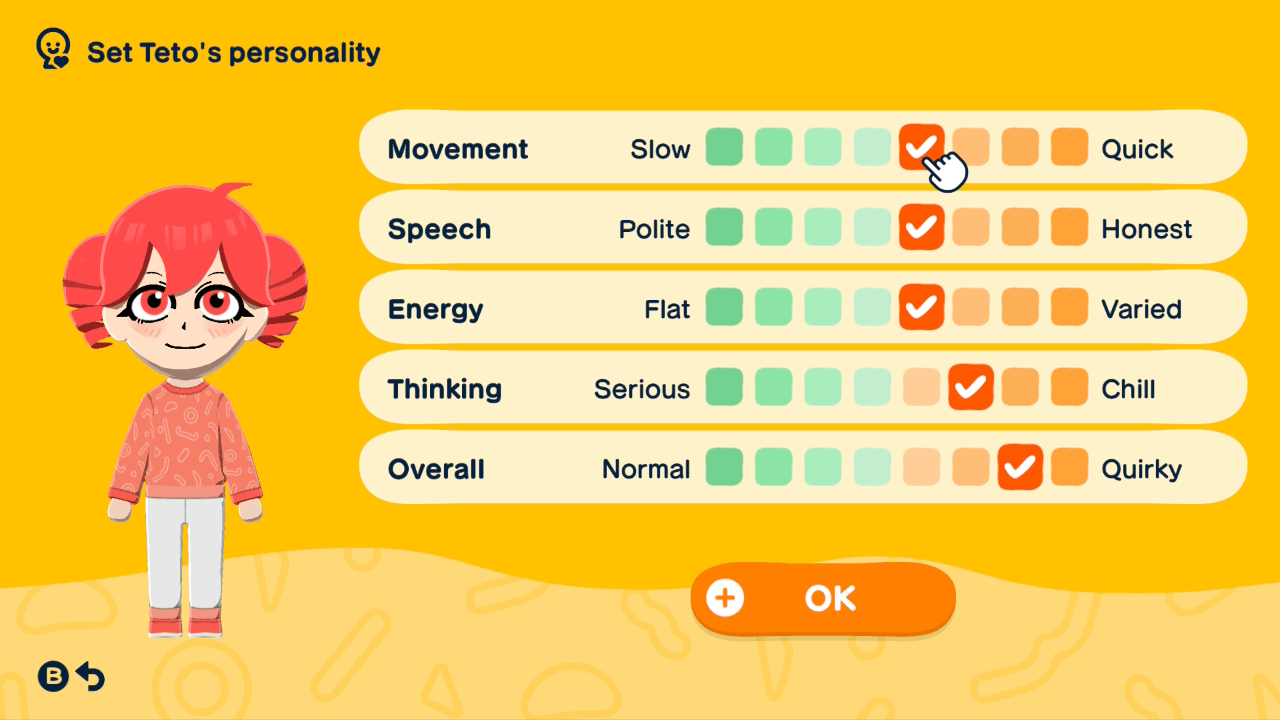Screen dimensions: 1280x720
Task: Set Movement fully to Quick
Action: pos(1069,147)
